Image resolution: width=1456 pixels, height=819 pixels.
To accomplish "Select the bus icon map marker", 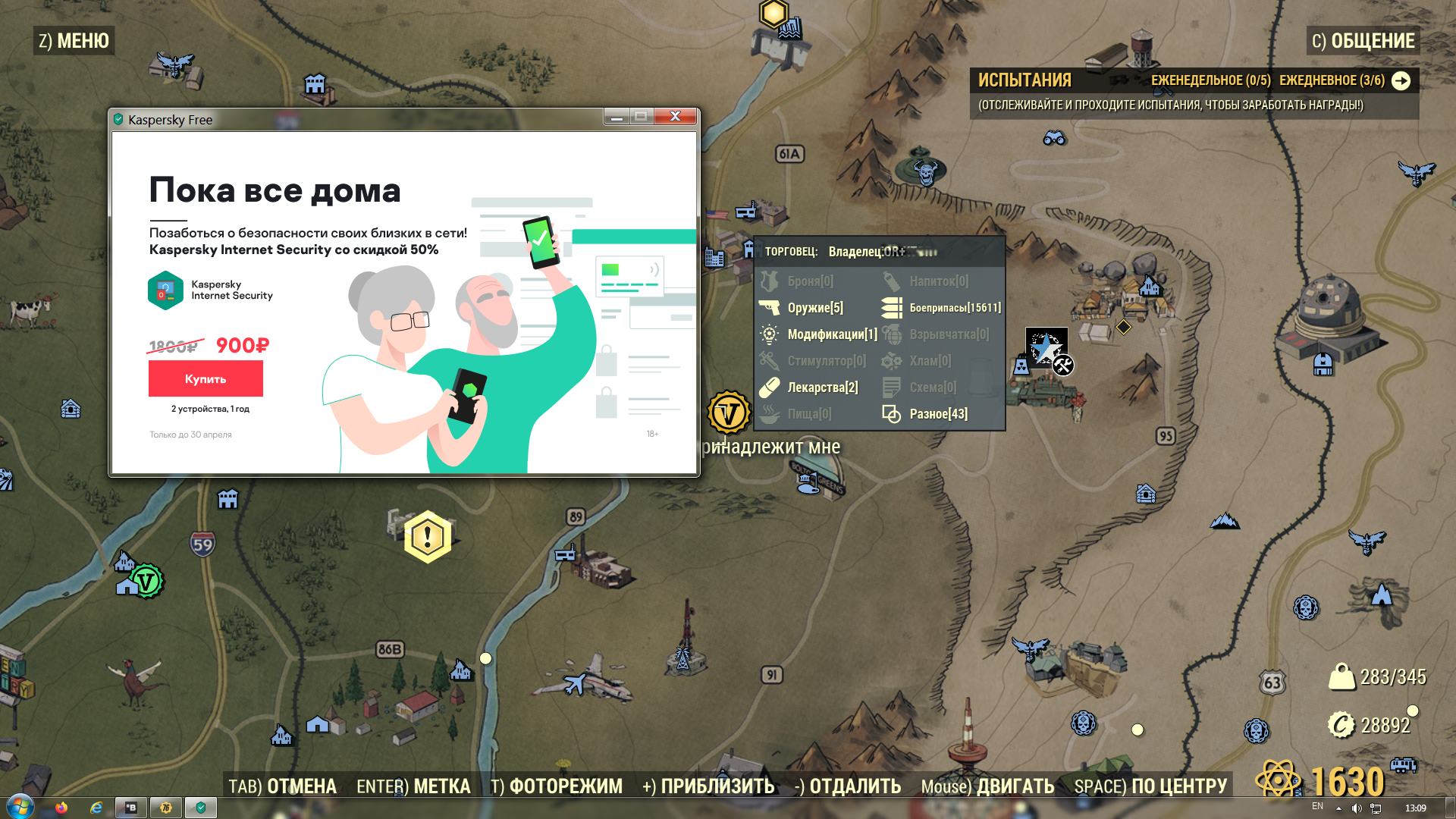I will coord(1403,764).
